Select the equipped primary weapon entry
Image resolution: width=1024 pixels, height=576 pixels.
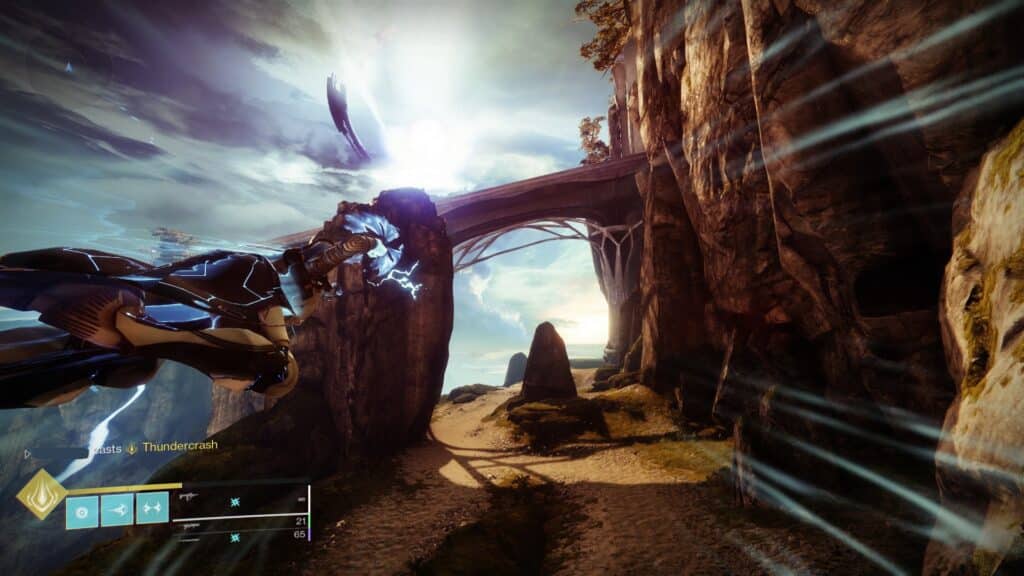click(240, 497)
